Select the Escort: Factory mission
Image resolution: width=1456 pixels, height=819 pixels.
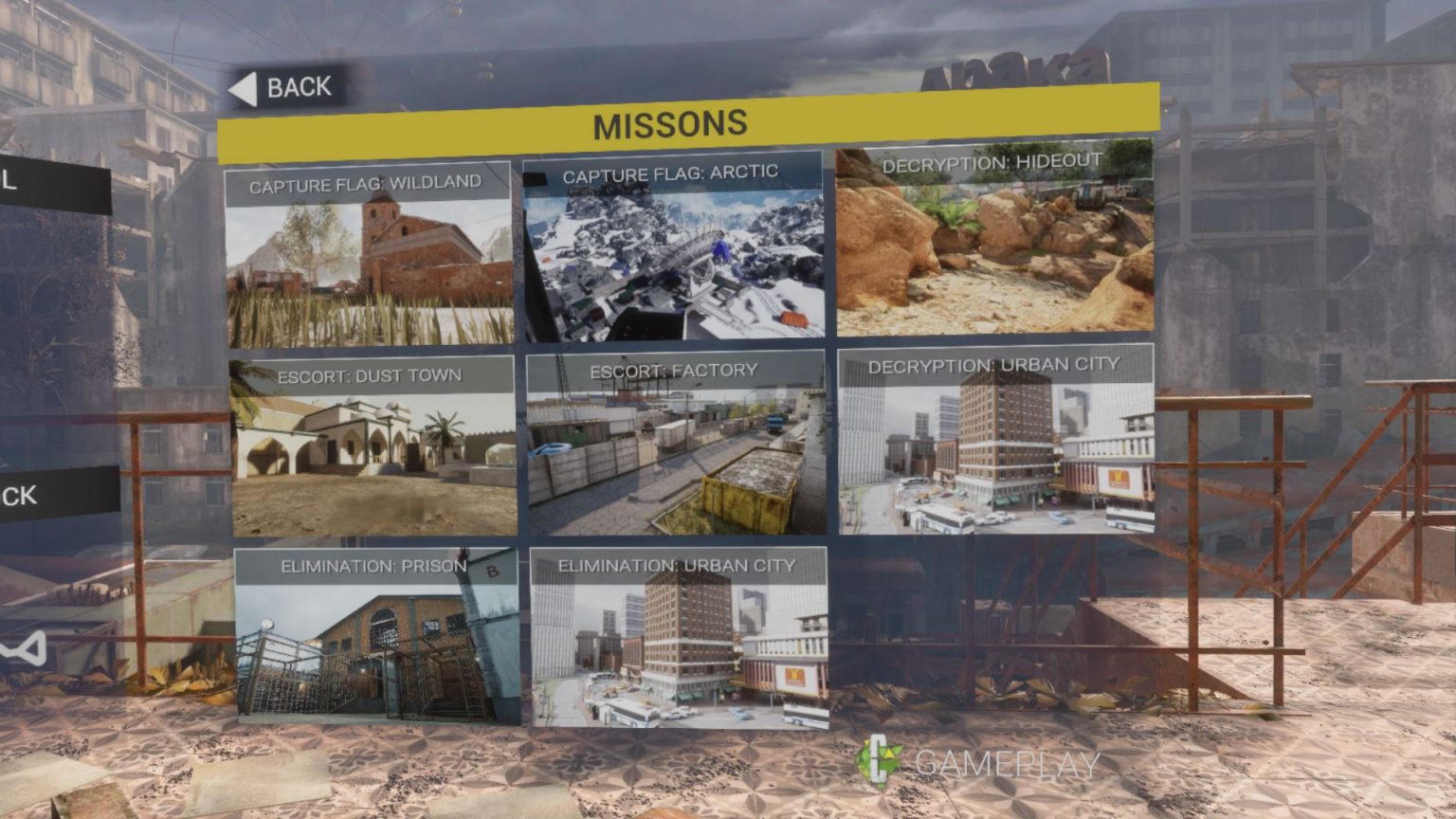pyautogui.click(x=675, y=444)
